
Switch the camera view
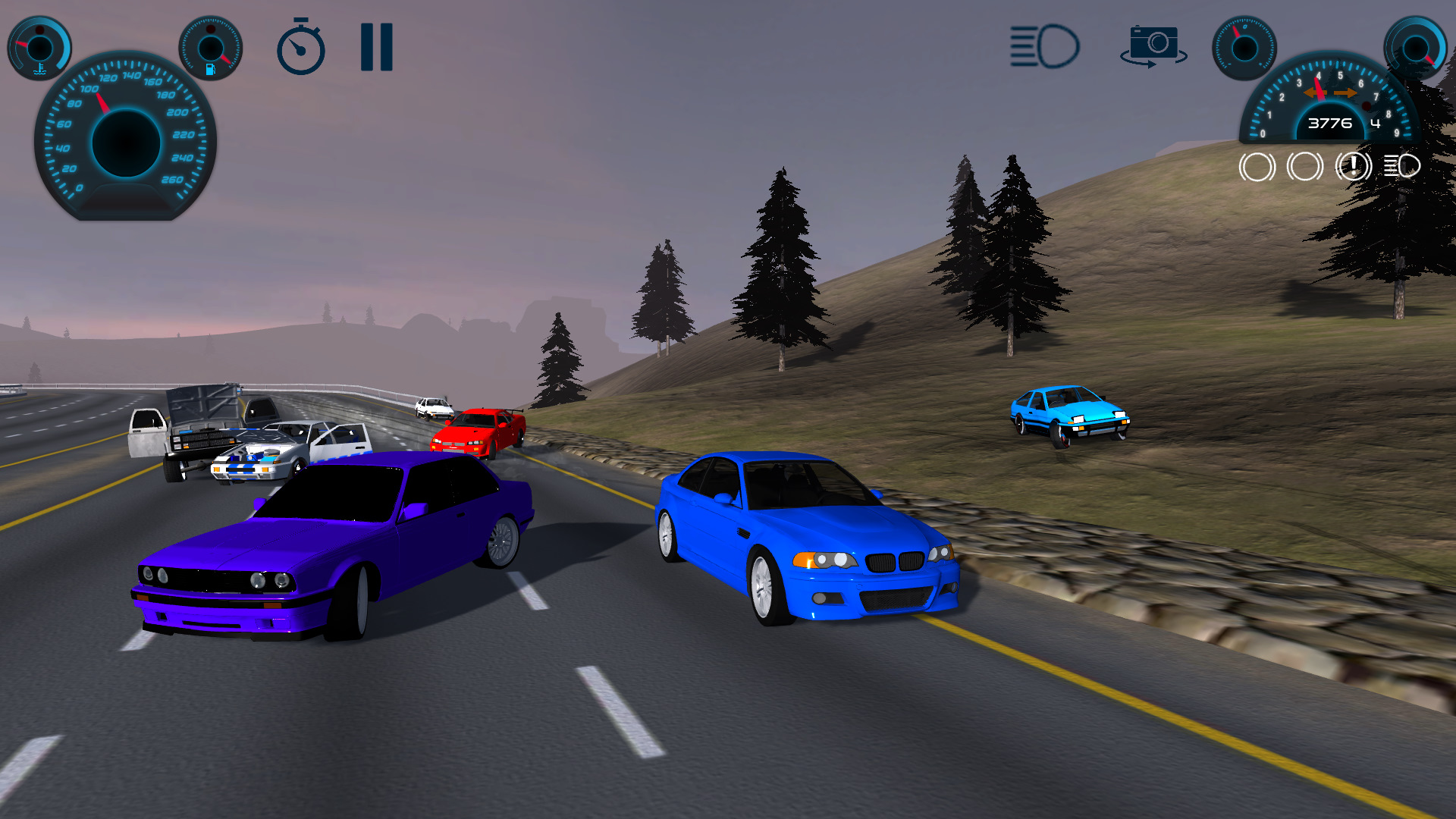tap(1153, 45)
